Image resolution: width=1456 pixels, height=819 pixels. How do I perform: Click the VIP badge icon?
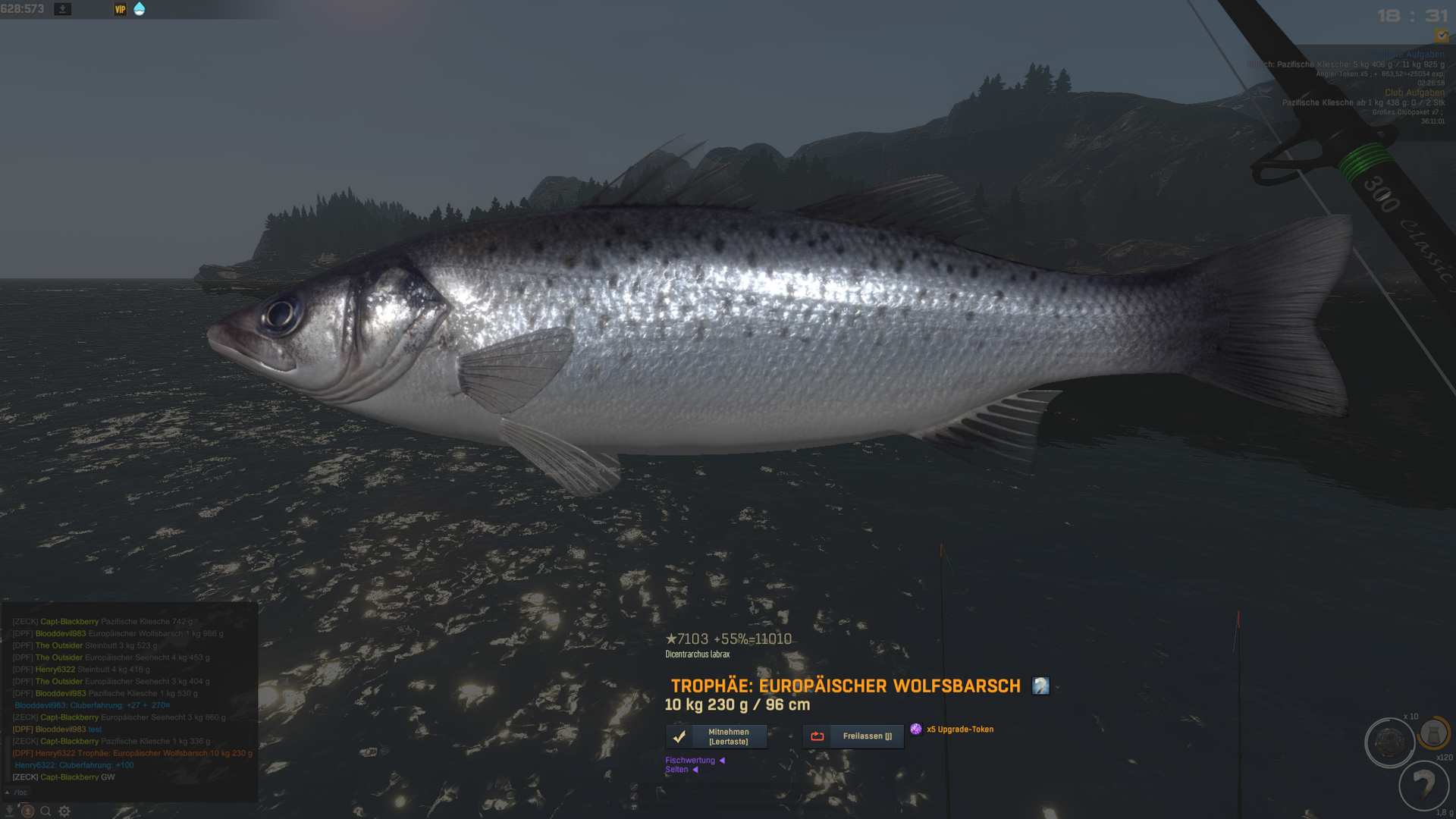[120, 9]
